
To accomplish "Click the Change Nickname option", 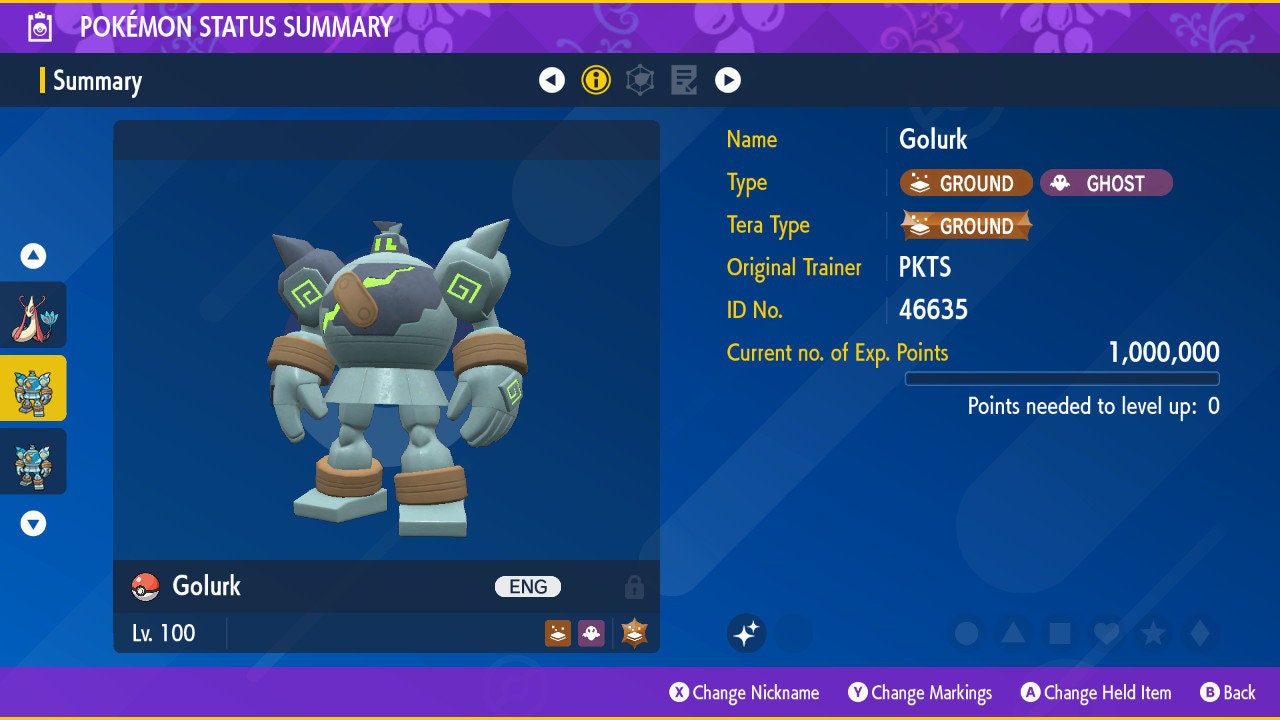I will point(745,693).
